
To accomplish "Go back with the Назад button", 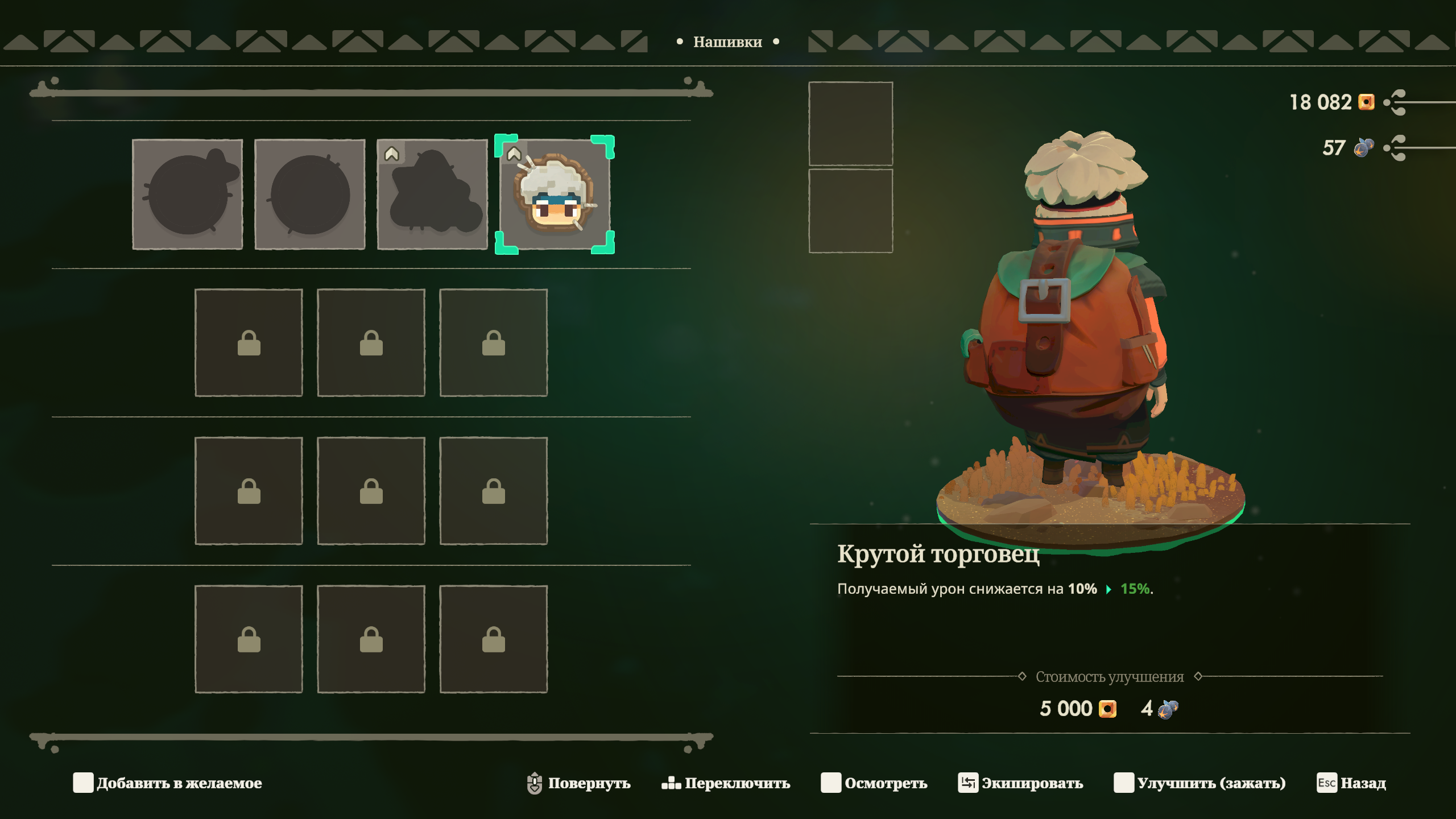I will pyautogui.click(x=1352, y=783).
